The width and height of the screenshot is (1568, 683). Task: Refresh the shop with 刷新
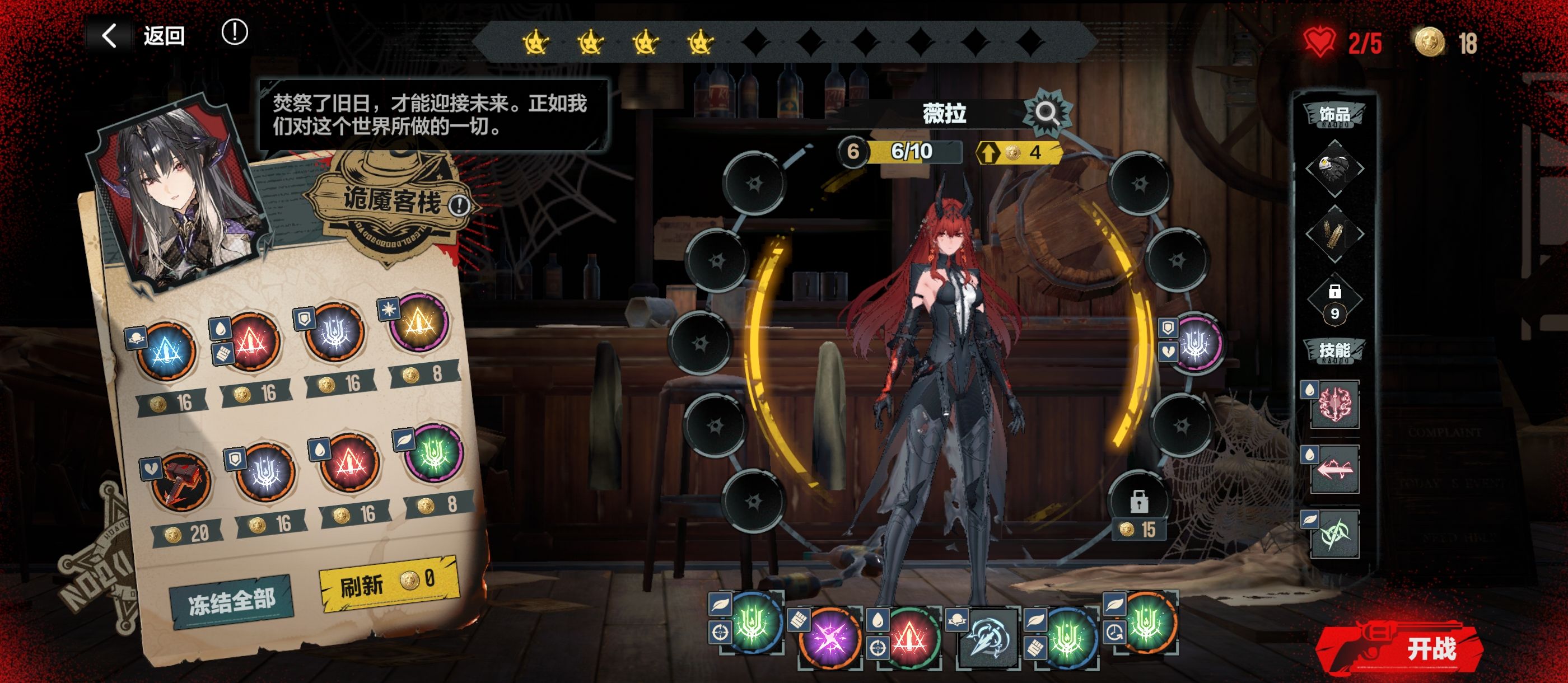pyautogui.click(x=388, y=583)
